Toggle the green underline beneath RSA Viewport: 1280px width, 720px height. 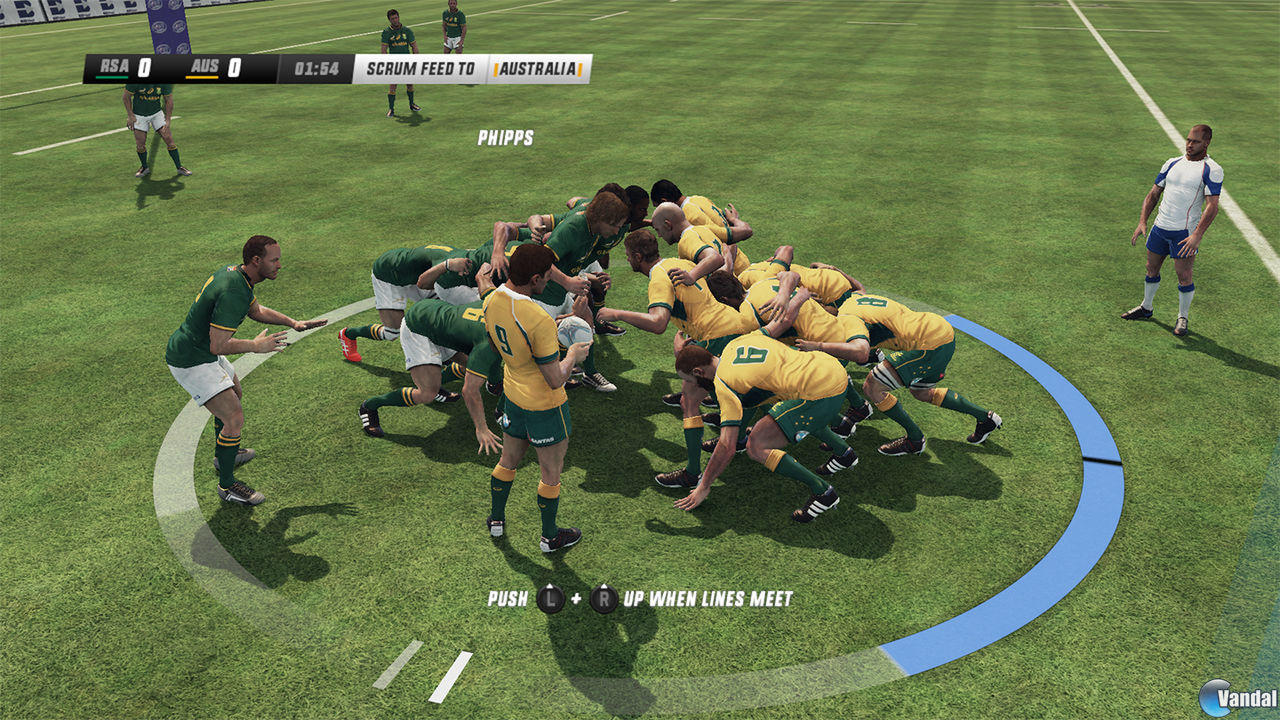113,77
